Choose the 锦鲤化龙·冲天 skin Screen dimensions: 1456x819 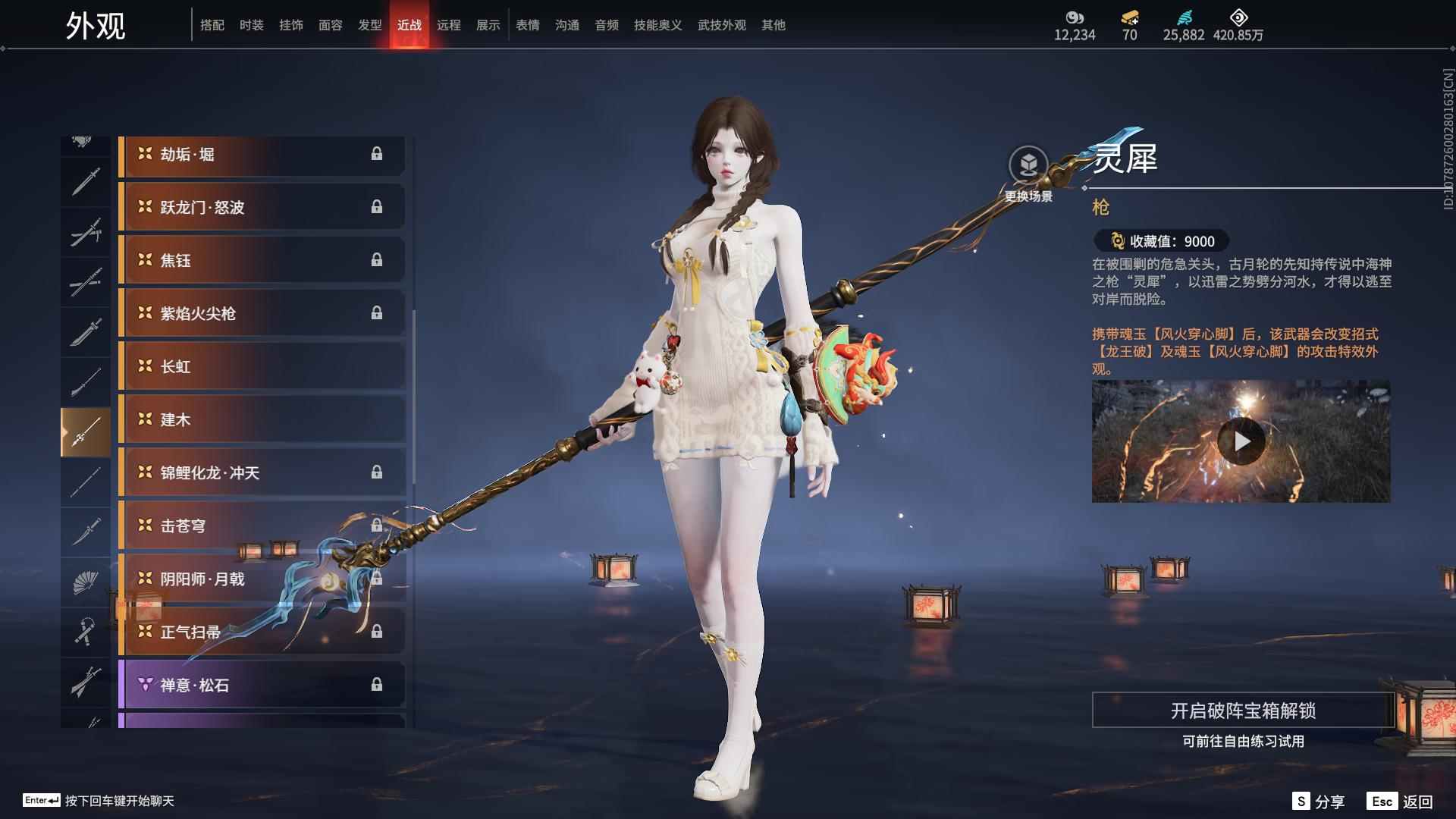click(x=262, y=473)
